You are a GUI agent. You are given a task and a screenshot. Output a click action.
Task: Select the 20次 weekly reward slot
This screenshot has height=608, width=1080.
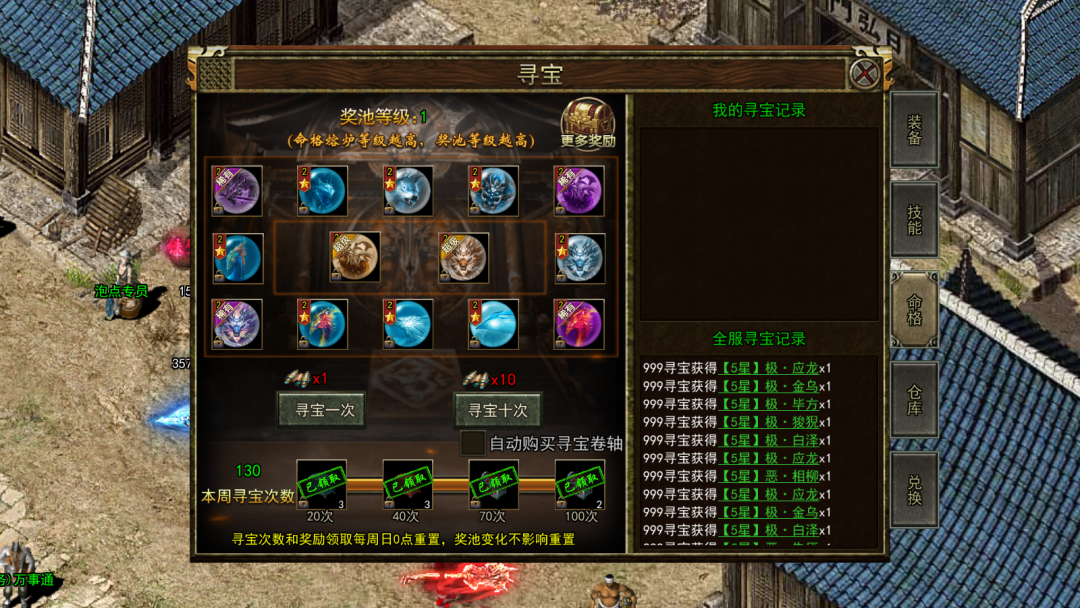321,484
